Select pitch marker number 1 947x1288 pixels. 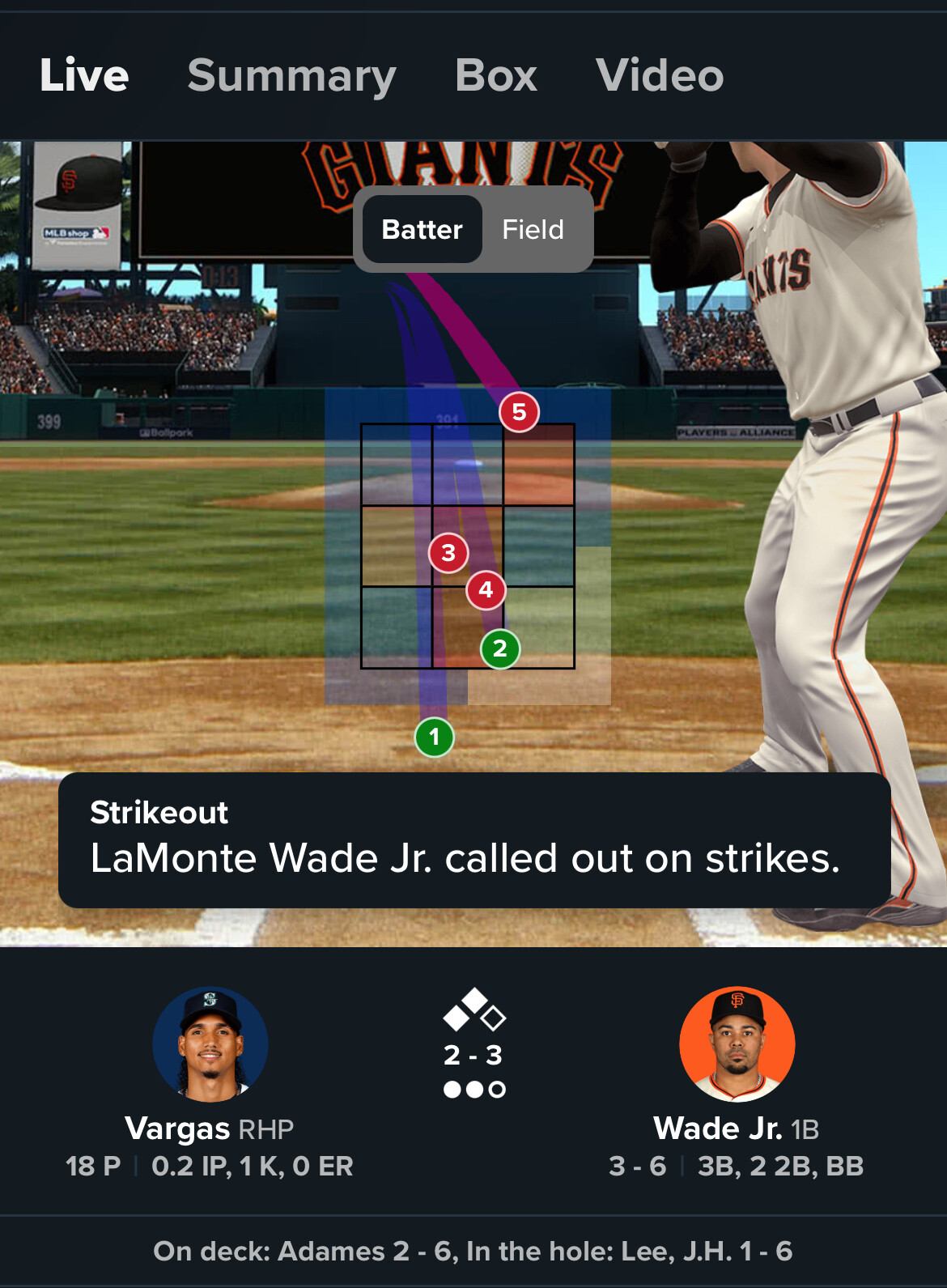coord(434,737)
